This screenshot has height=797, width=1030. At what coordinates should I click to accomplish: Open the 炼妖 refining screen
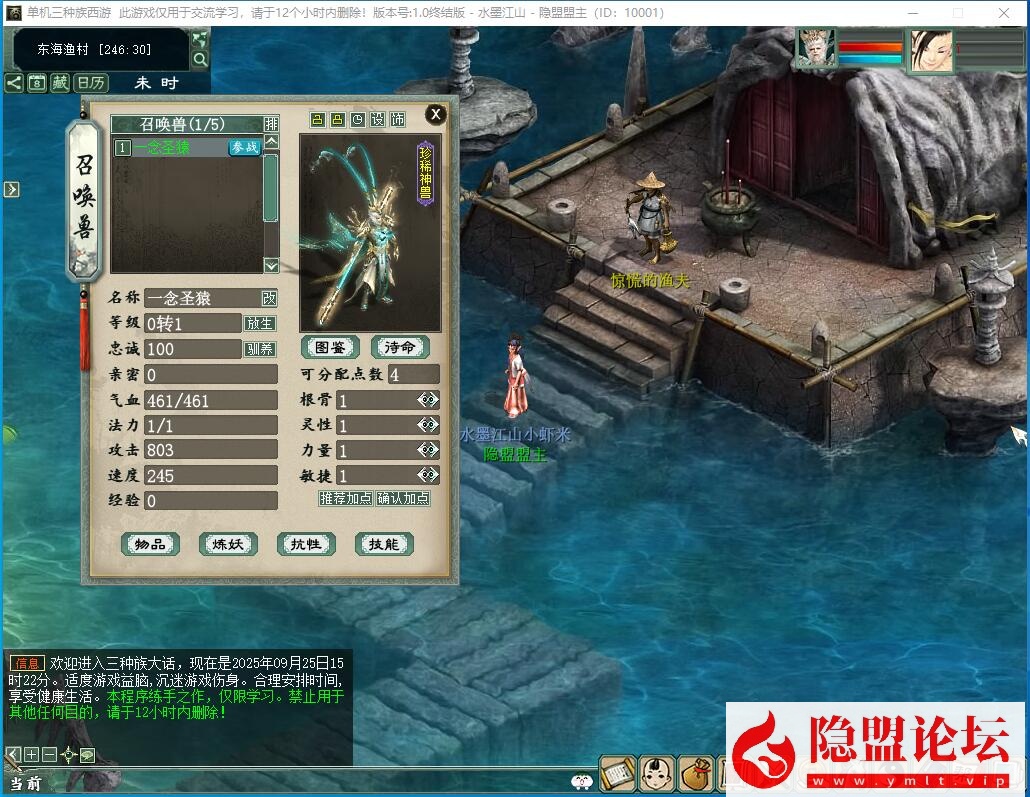[x=228, y=544]
